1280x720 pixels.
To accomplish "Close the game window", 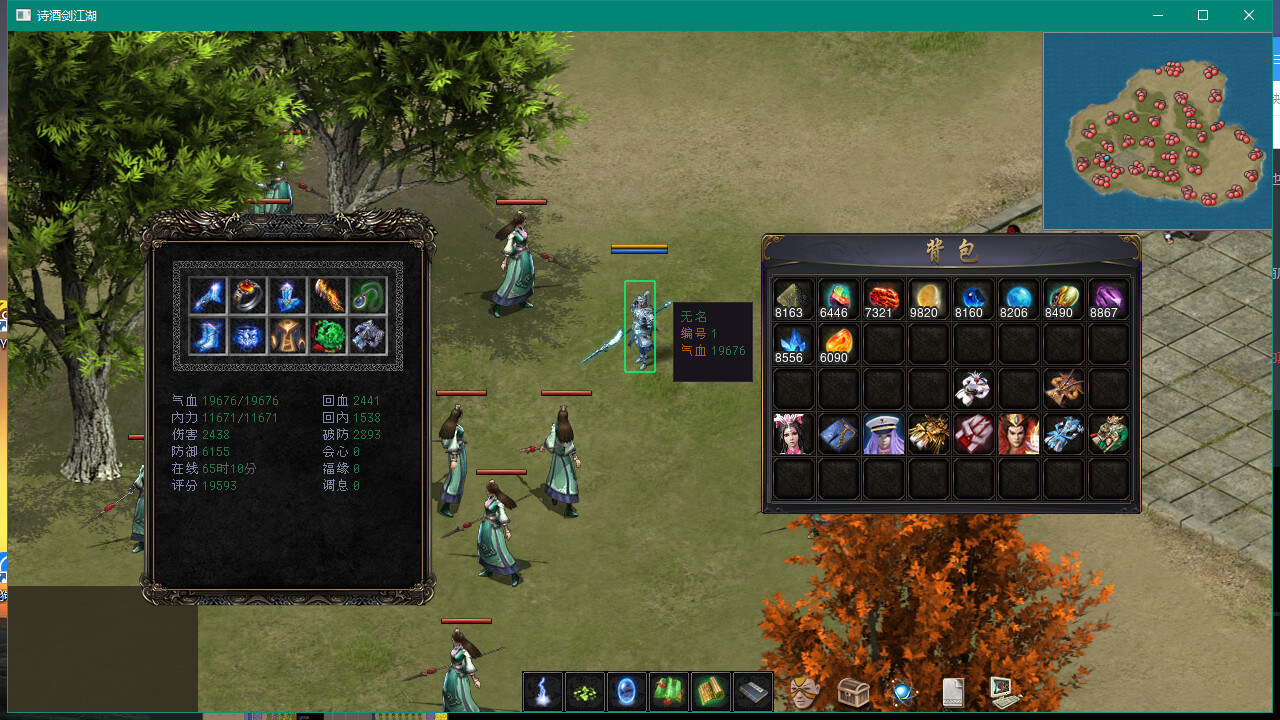I will pyautogui.click(x=1249, y=15).
